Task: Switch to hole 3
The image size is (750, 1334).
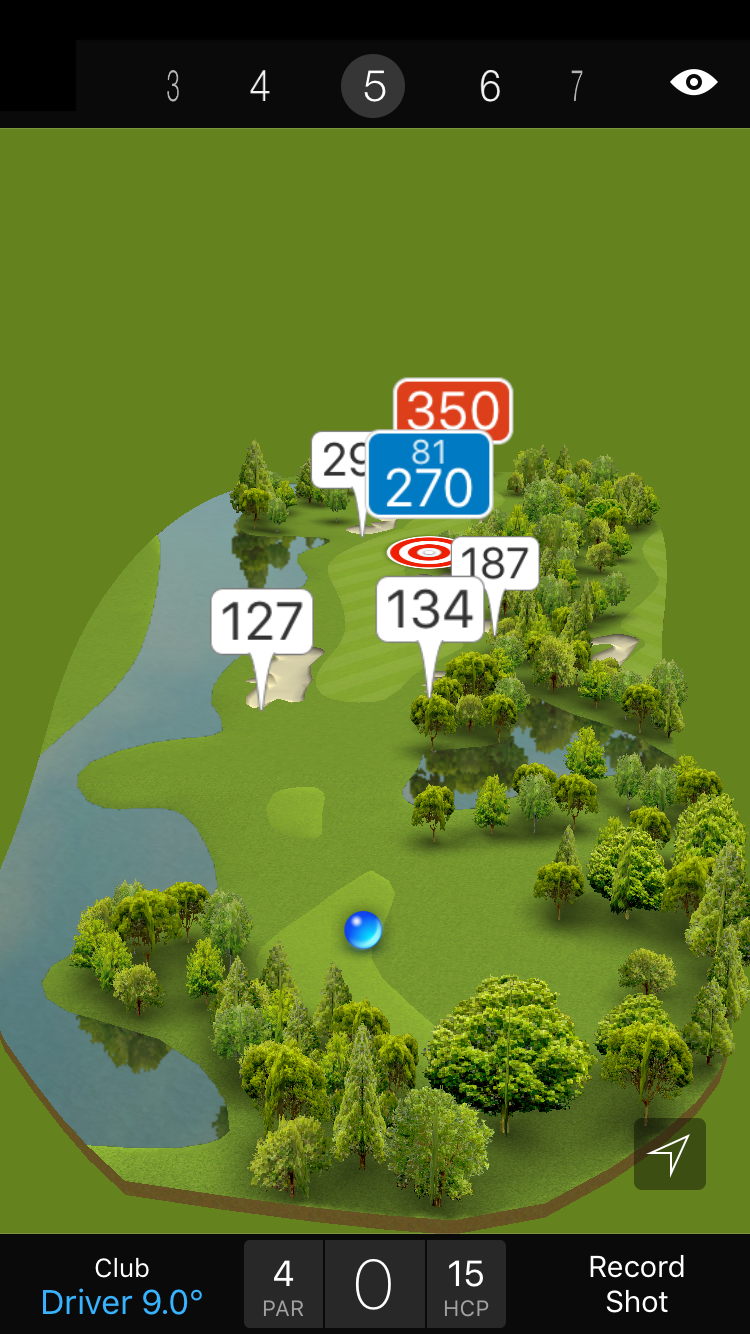Action: point(173,87)
